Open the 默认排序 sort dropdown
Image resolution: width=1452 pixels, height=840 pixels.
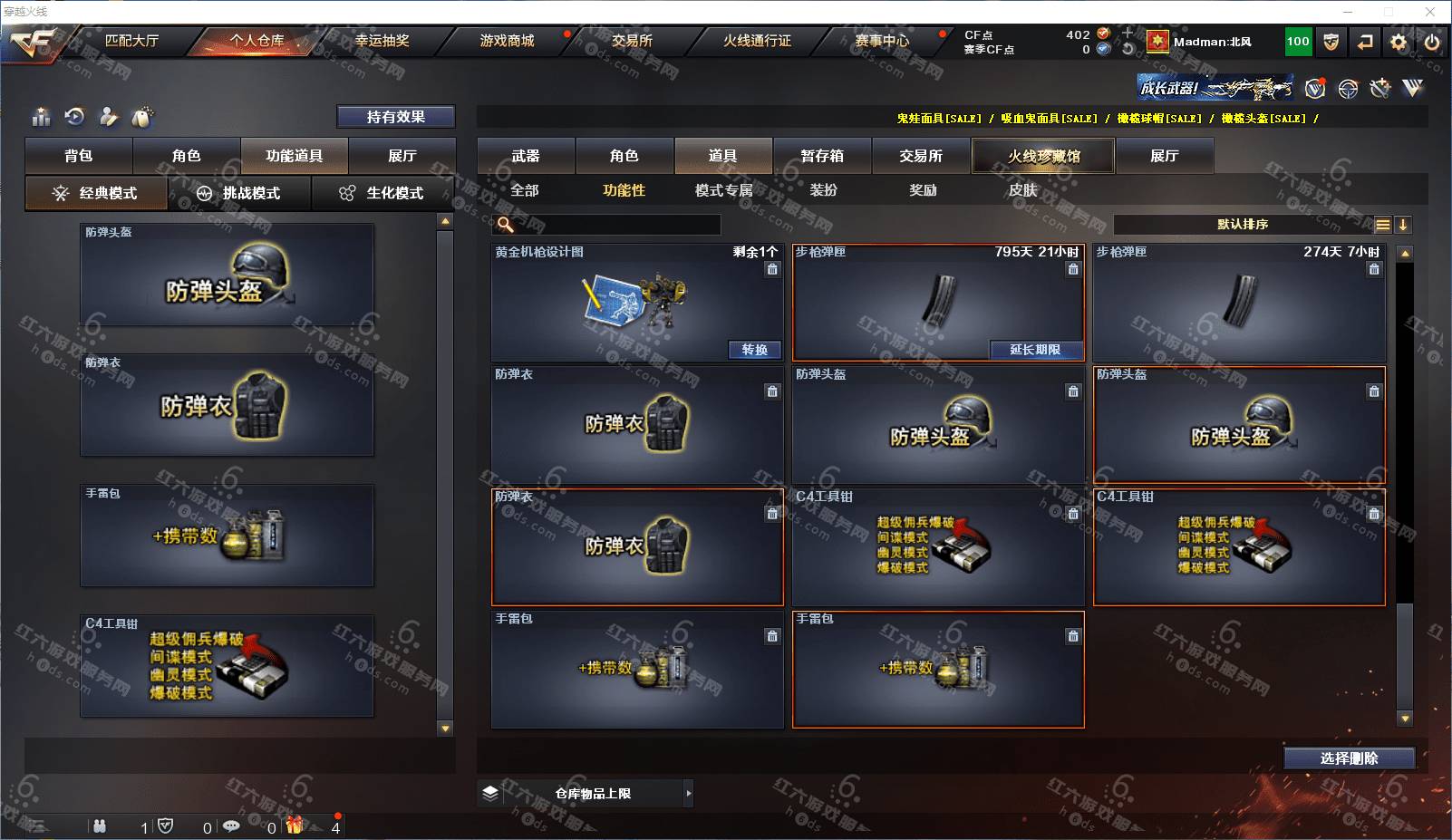(x=1243, y=225)
